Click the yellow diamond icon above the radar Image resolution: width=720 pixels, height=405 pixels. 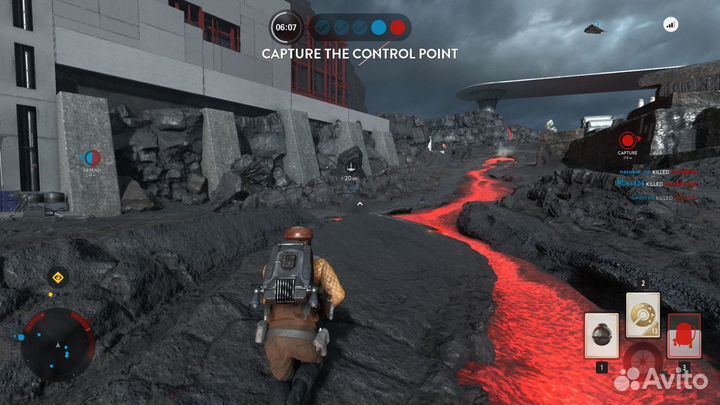tap(58, 277)
